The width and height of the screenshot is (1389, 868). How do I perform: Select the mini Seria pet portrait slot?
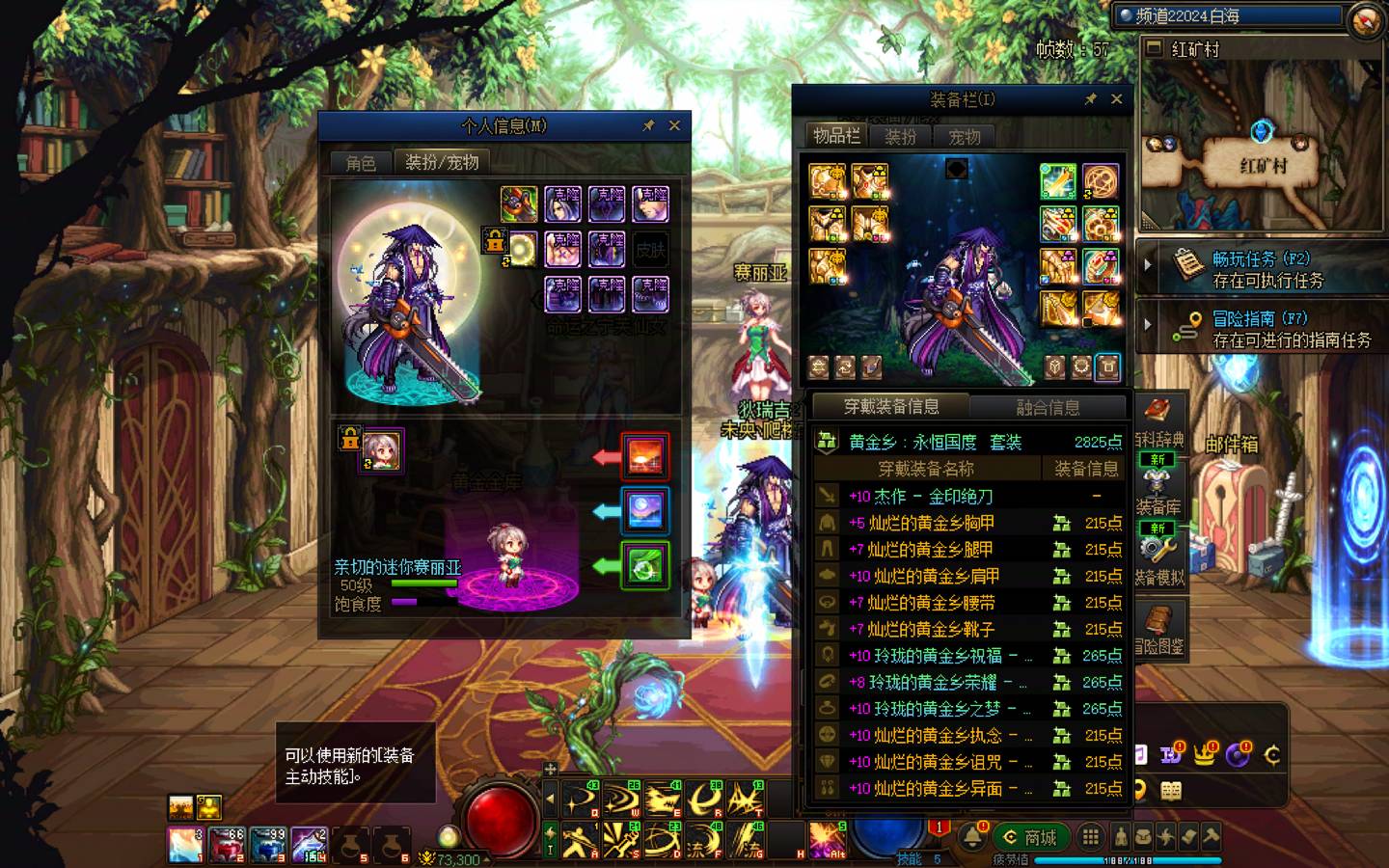click(x=382, y=451)
